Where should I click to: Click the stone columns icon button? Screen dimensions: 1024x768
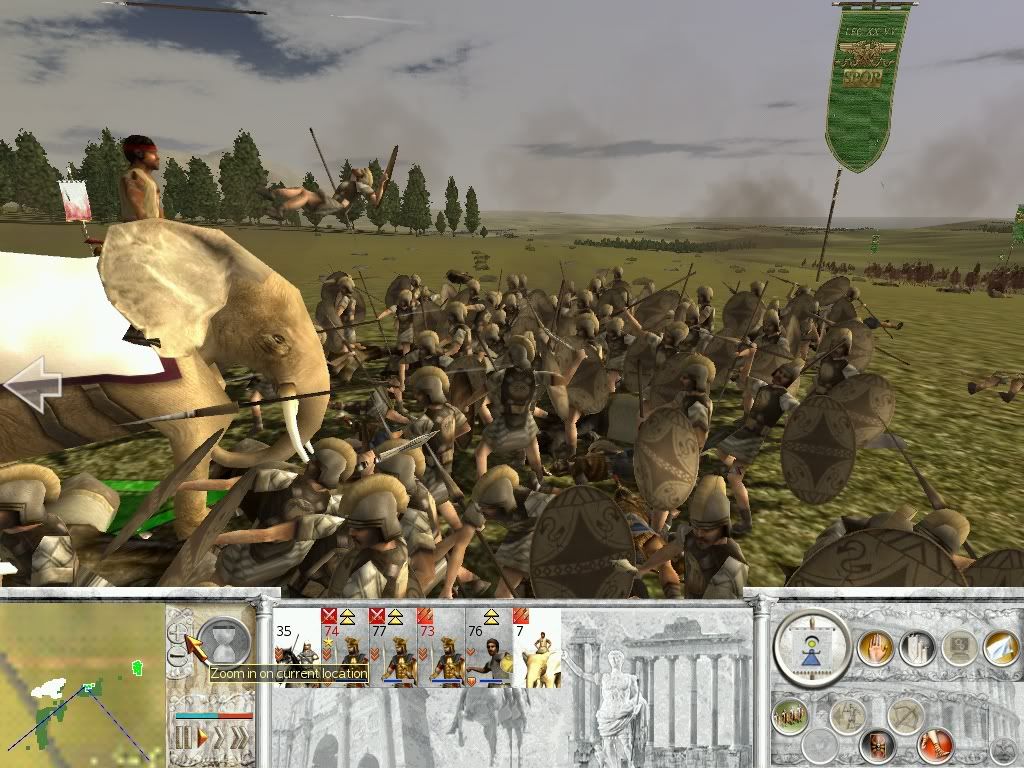click(916, 648)
